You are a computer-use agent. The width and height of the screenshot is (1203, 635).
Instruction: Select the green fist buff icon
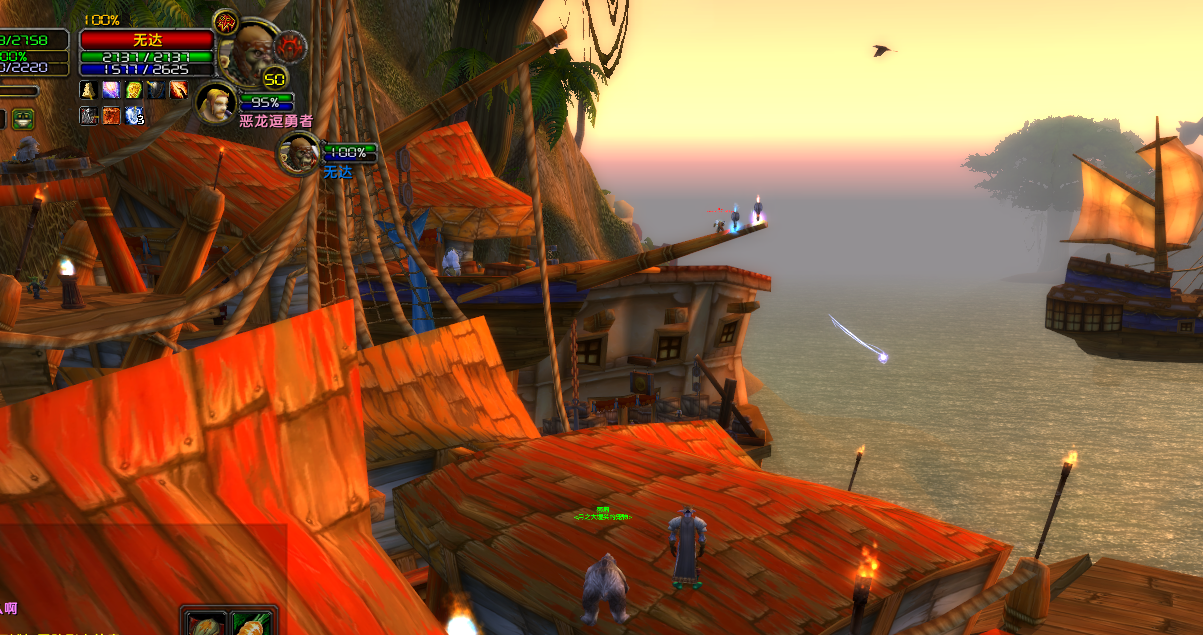[x=133, y=90]
